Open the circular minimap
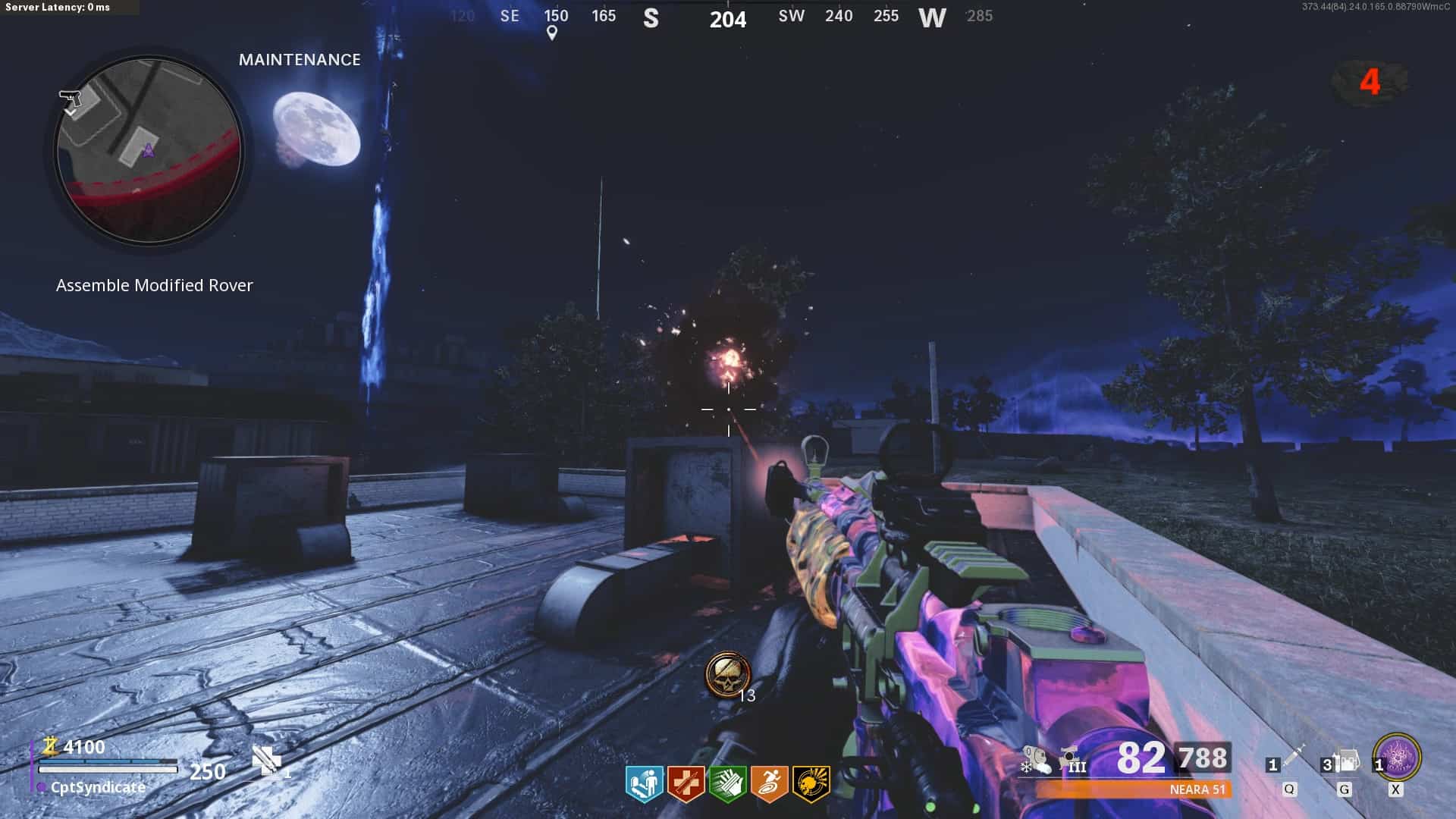1456x819 pixels. [x=149, y=151]
